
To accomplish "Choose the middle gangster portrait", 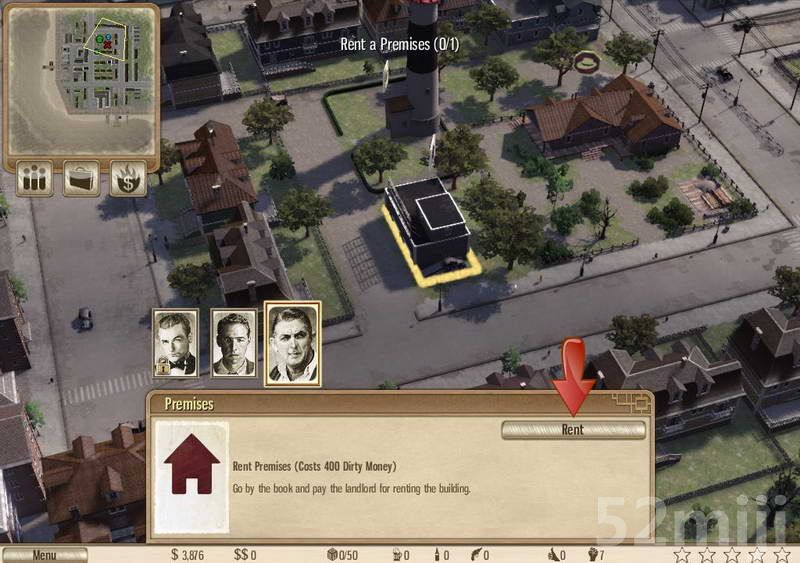I will click(x=233, y=343).
